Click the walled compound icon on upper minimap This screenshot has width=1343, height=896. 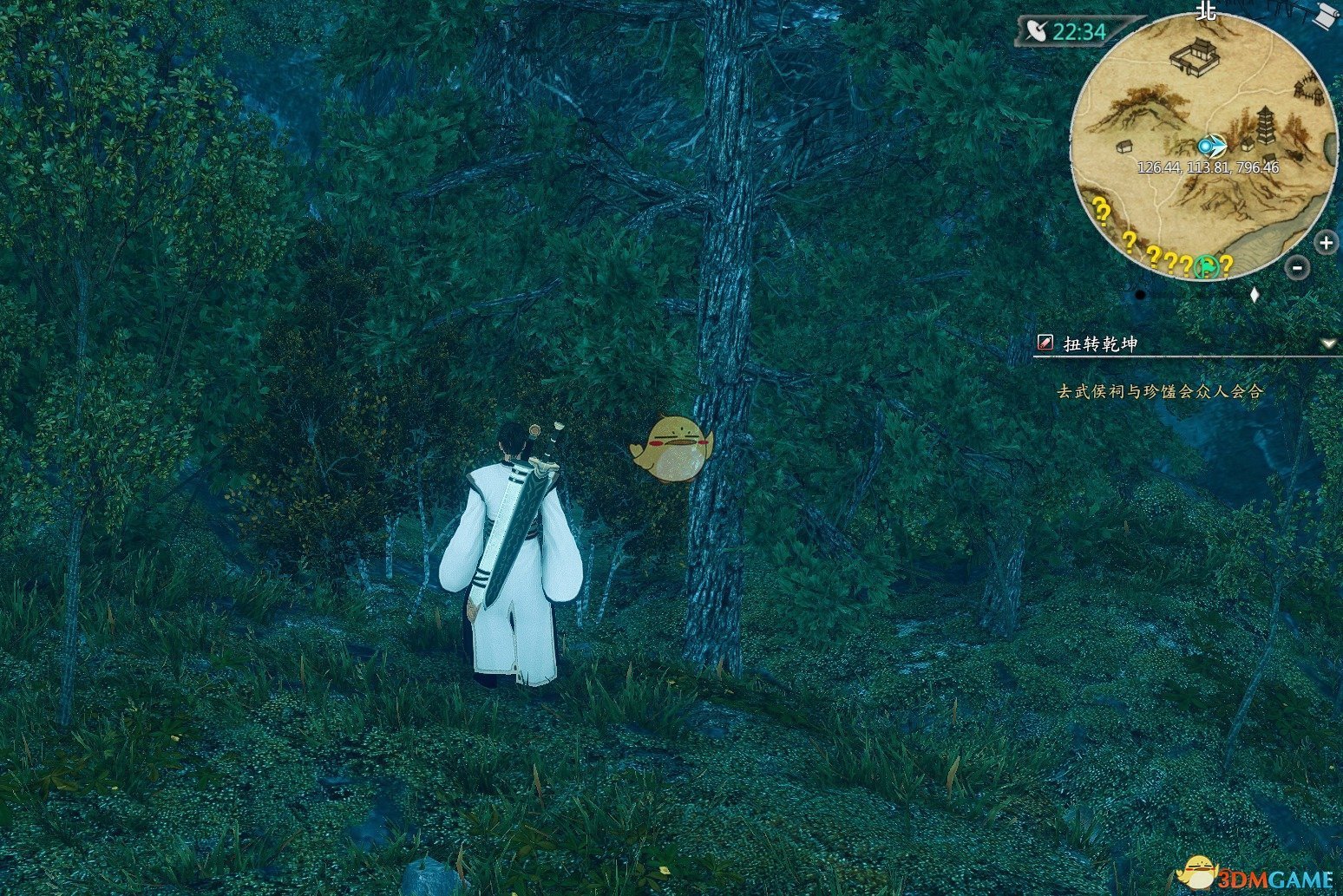[1196, 56]
